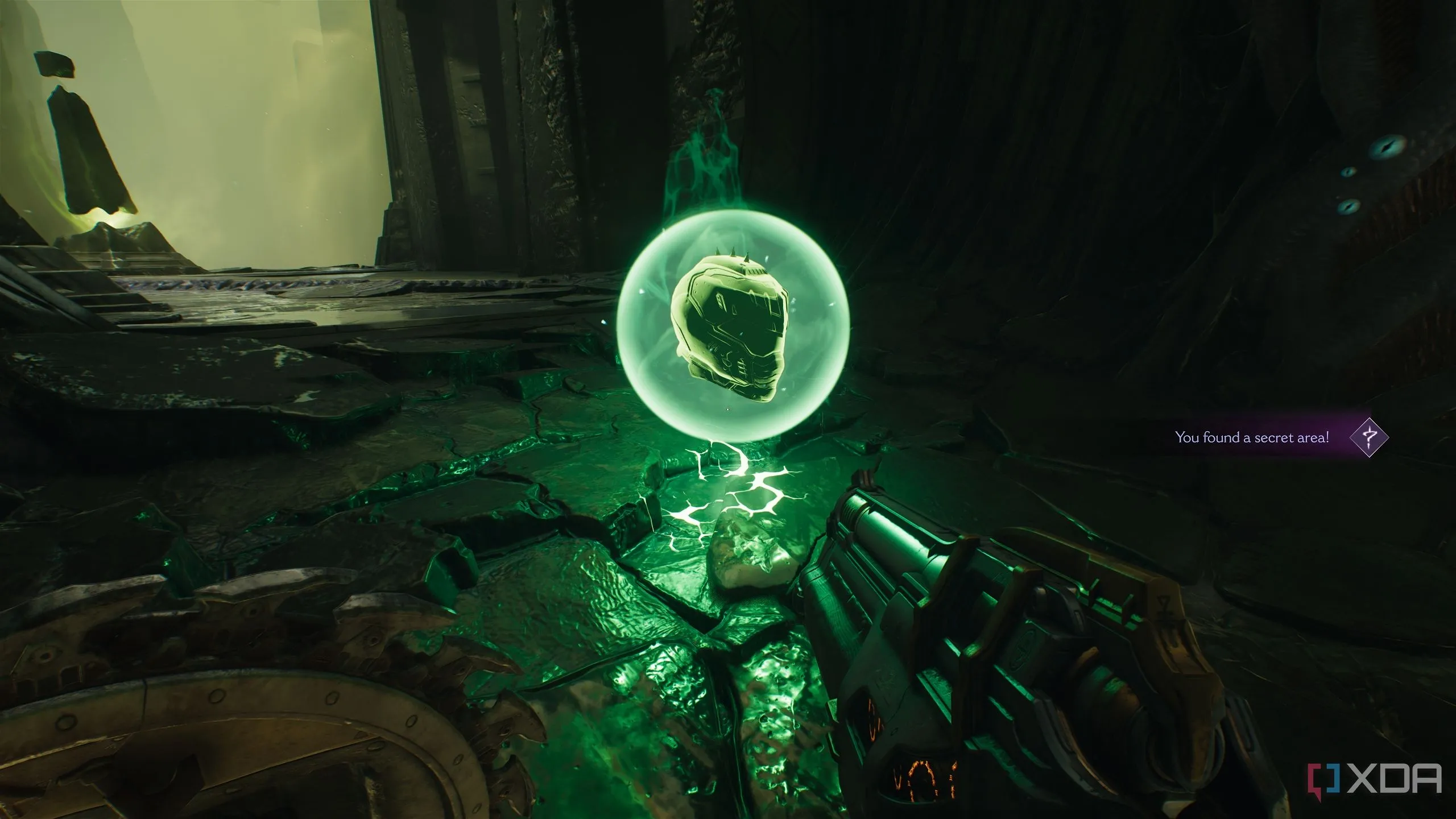
Task: Click the secret area question mark diamond icon
Action: [x=1368, y=437]
